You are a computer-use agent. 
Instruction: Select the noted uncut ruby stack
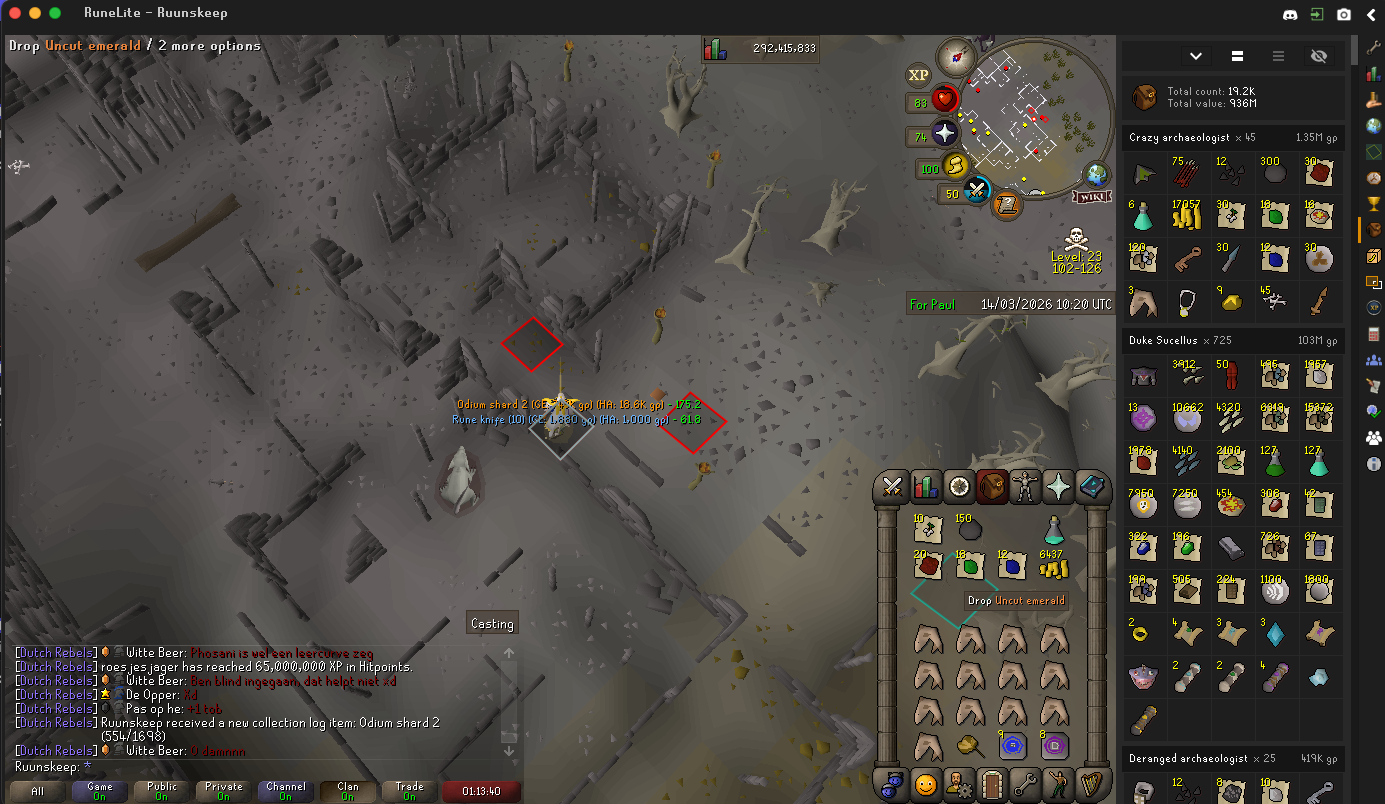point(927,566)
